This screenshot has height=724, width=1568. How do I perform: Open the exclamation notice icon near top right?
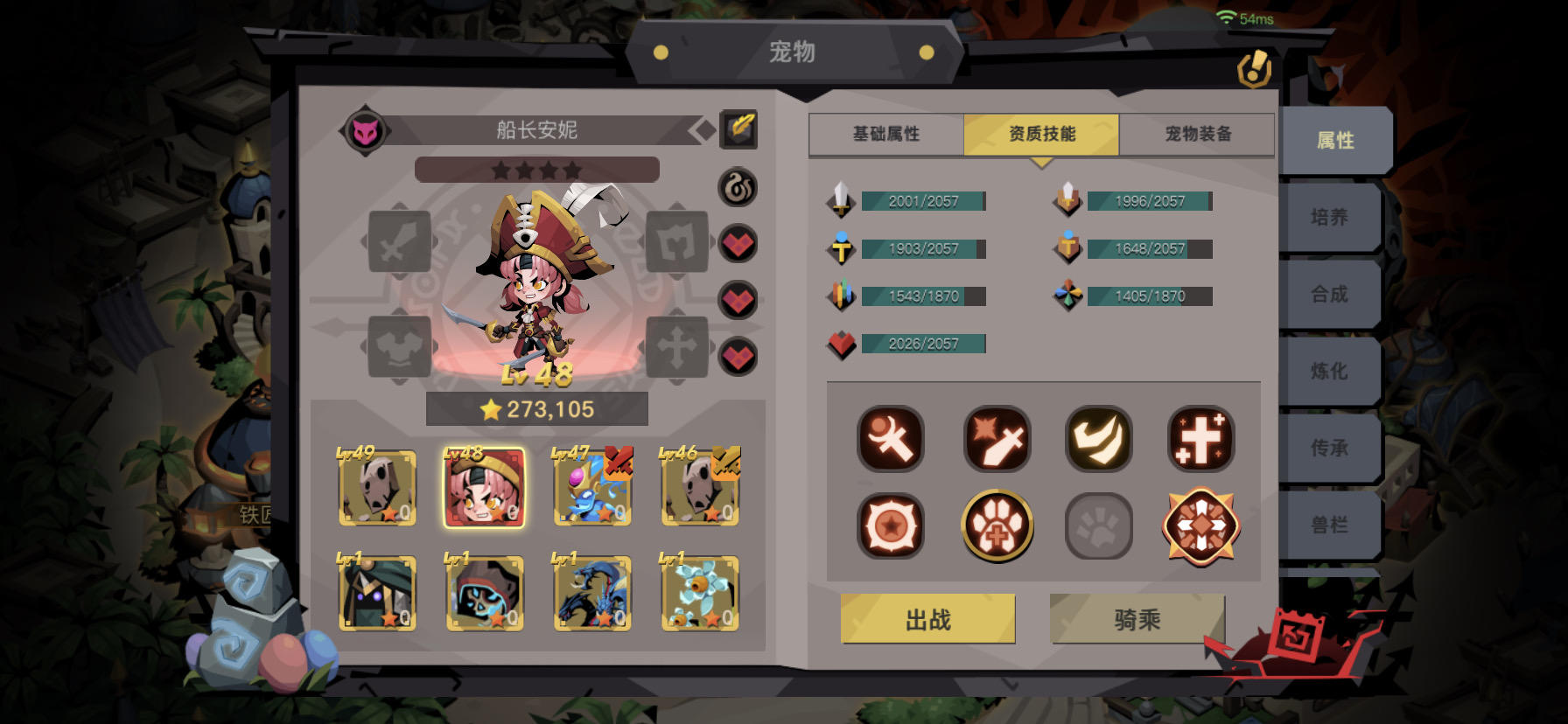(x=1255, y=66)
